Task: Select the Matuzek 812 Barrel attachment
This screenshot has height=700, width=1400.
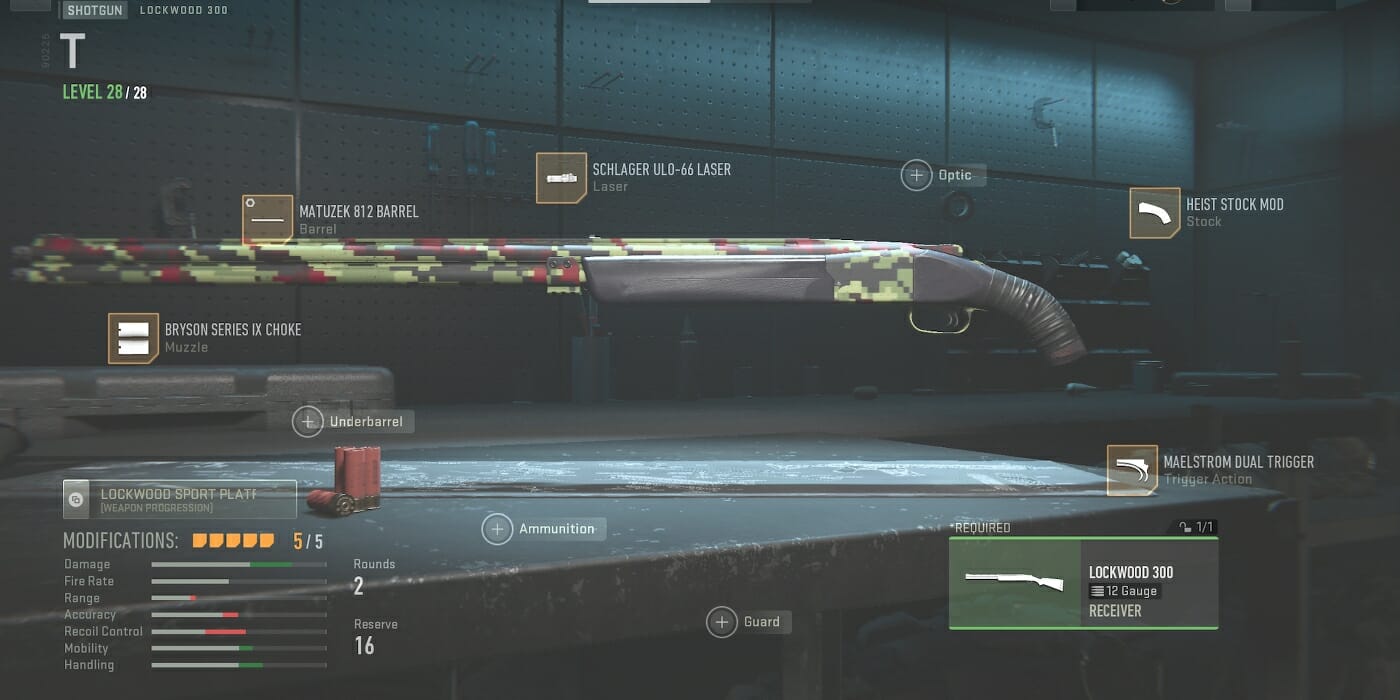Action: coord(268,220)
